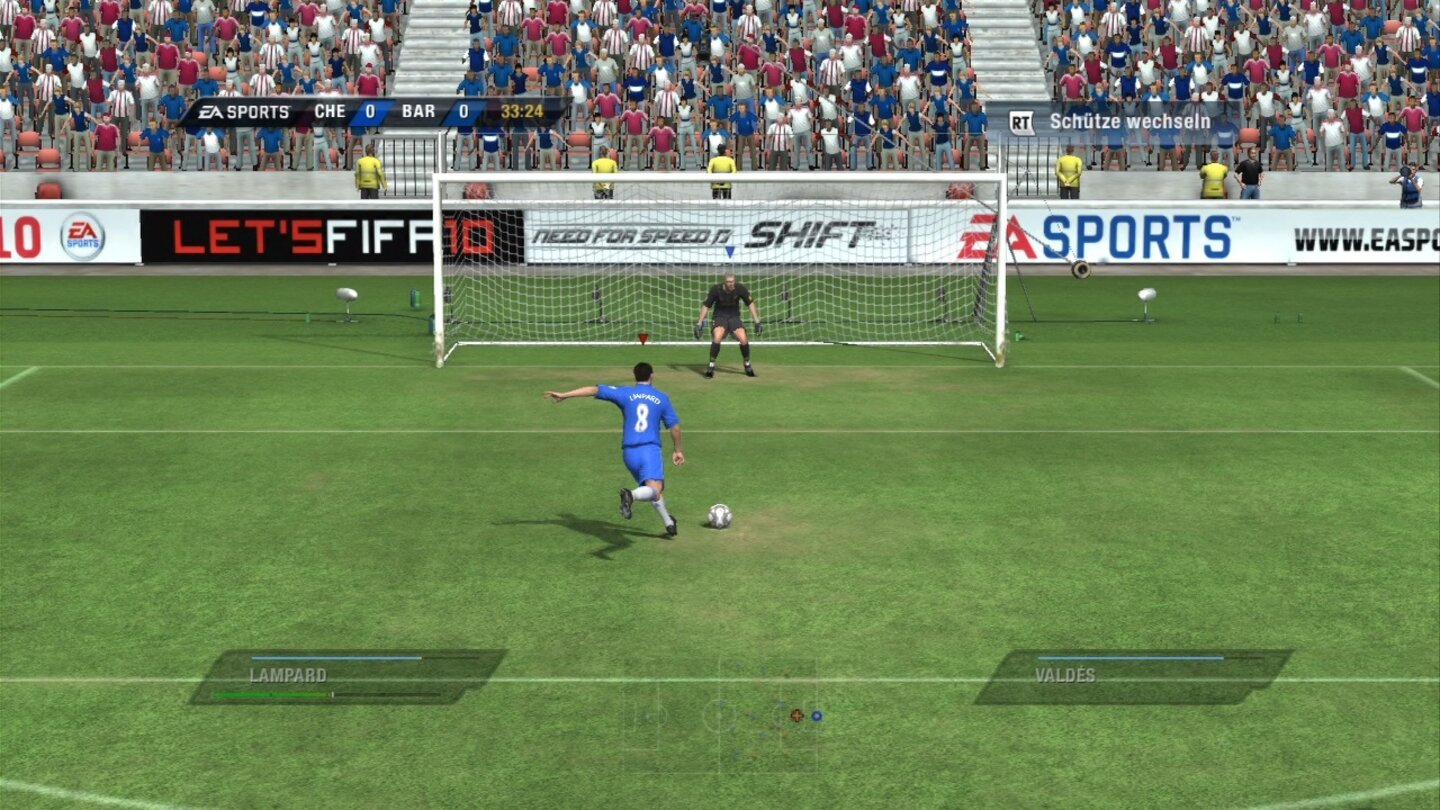Click Chelsea's score of zero

(371, 112)
